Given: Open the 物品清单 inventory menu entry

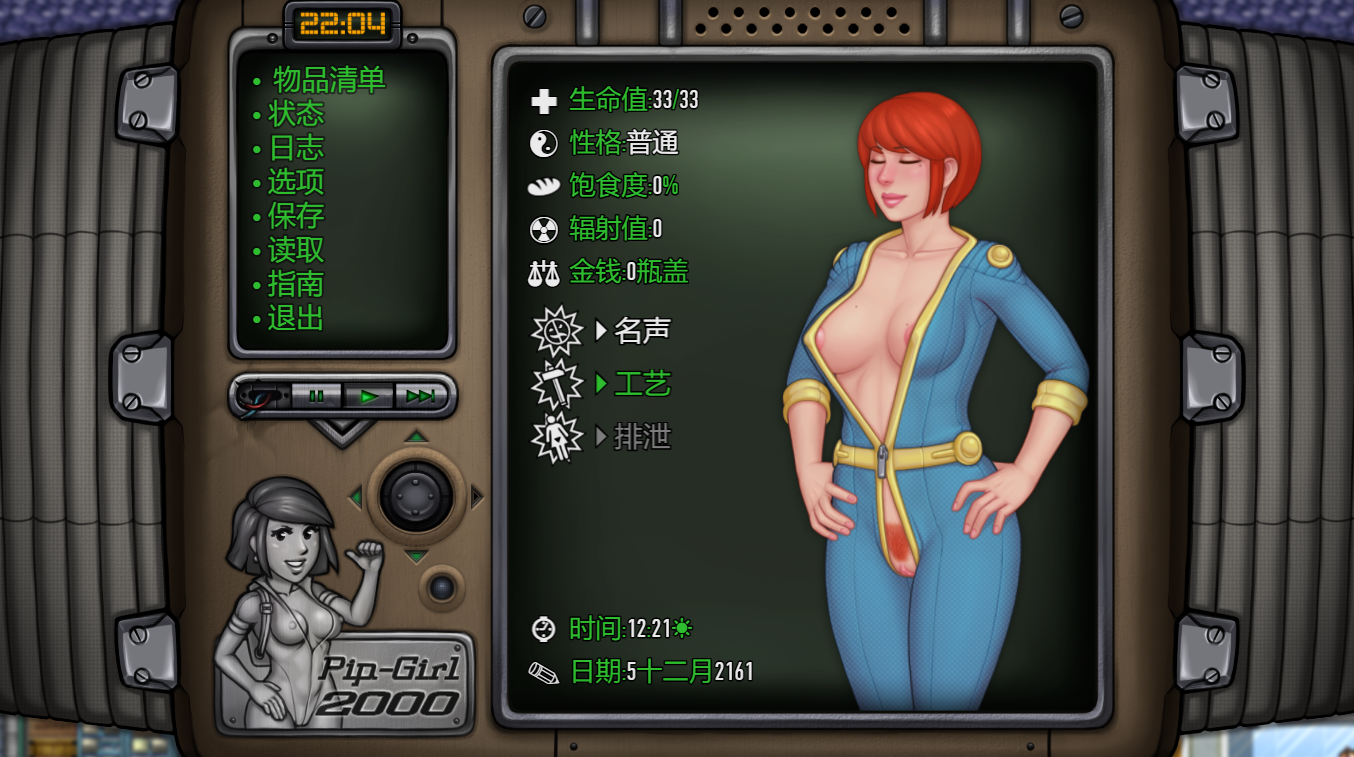Looking at the screenshot, I should pos(328,80).
